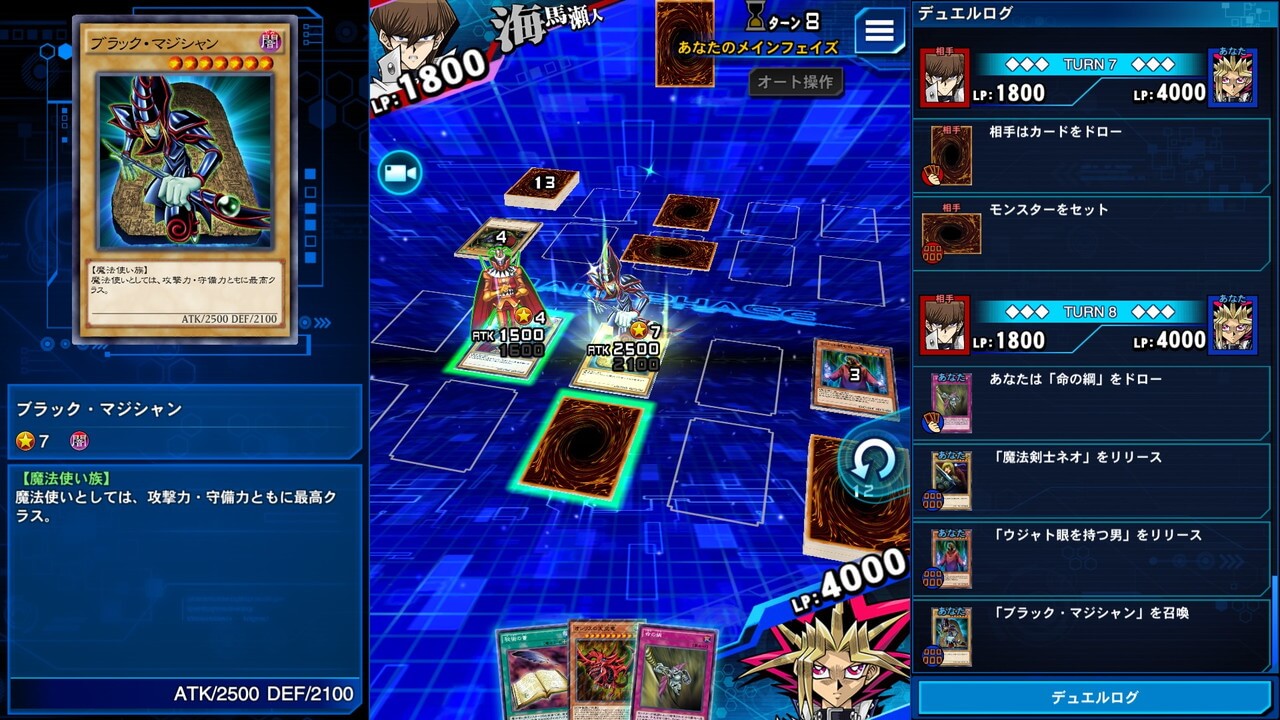Inspect your graveyard pile showing 3

(x=853, y=375)
